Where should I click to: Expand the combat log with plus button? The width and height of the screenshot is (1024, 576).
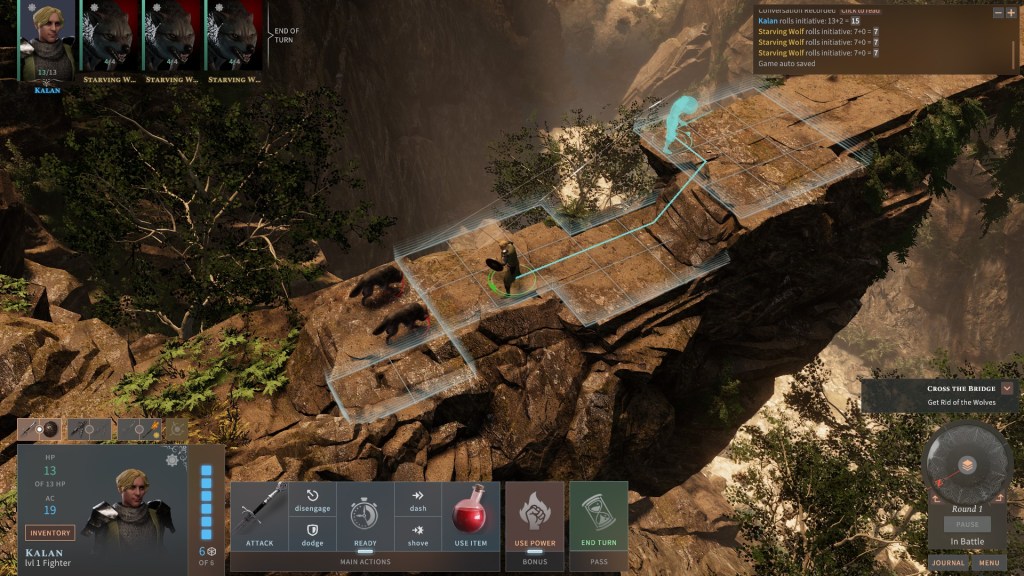click(1011, 13)
